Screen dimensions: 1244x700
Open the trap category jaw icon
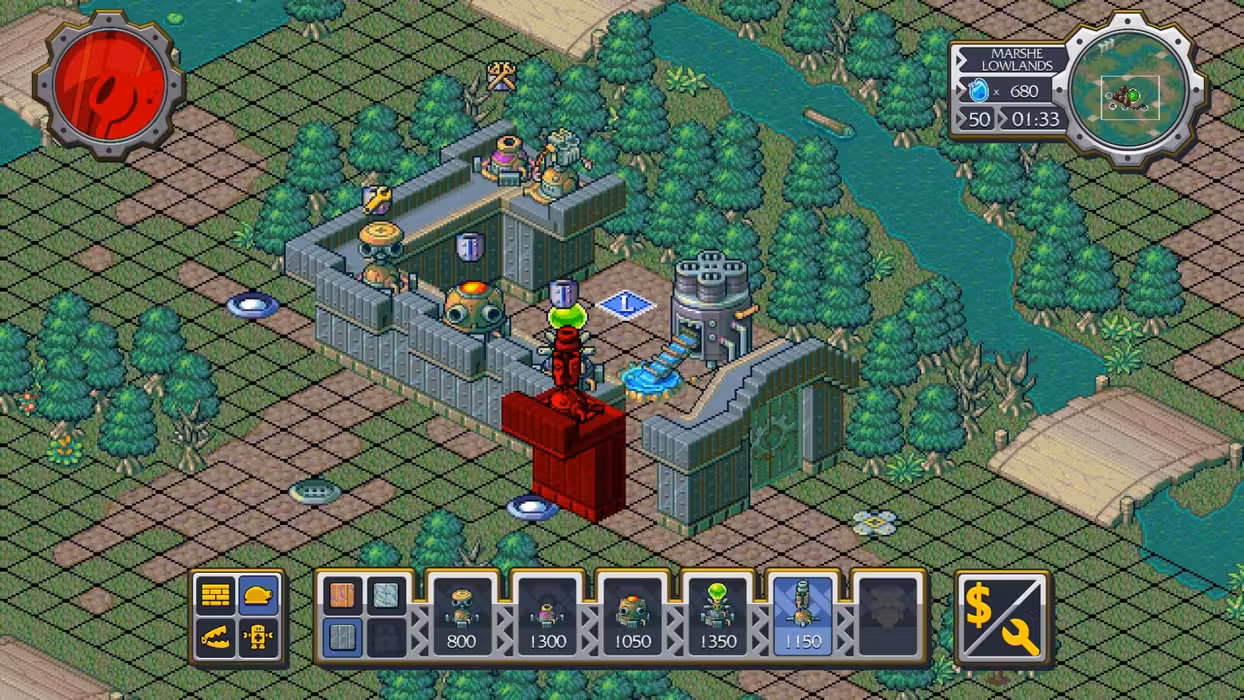coord(216,637)
